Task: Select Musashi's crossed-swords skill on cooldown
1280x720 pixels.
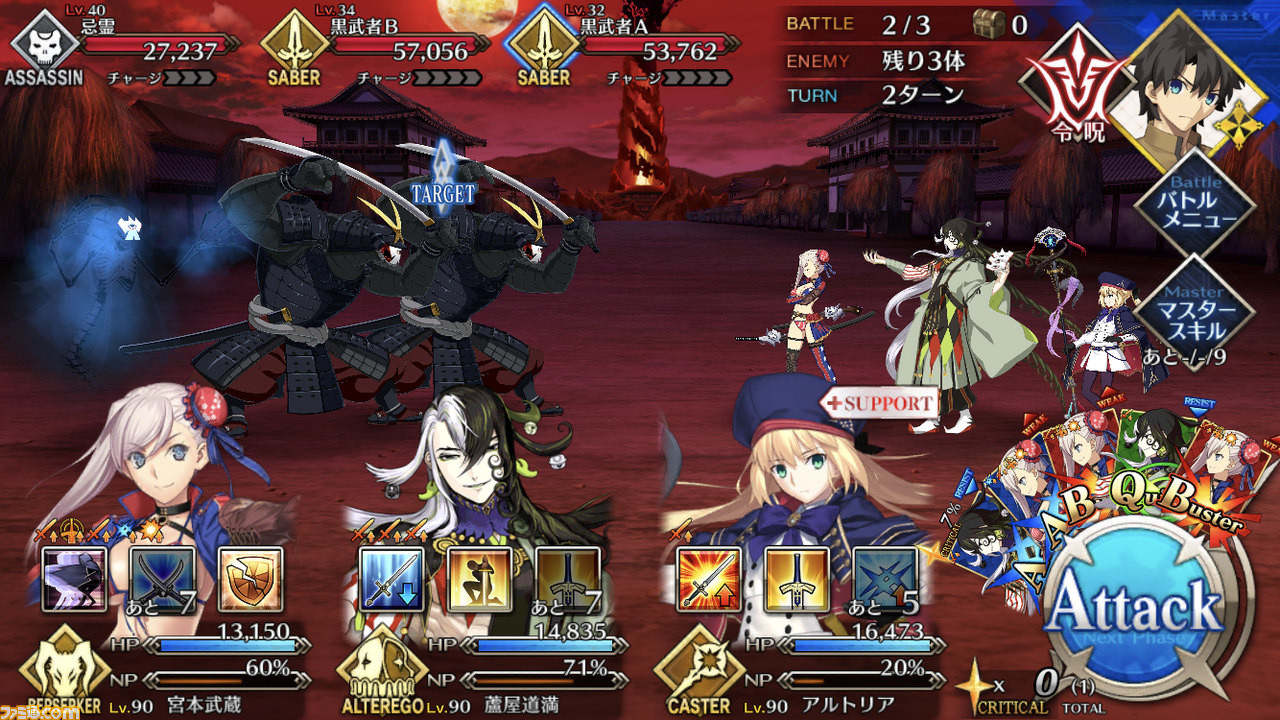Action: pos(162,579)
